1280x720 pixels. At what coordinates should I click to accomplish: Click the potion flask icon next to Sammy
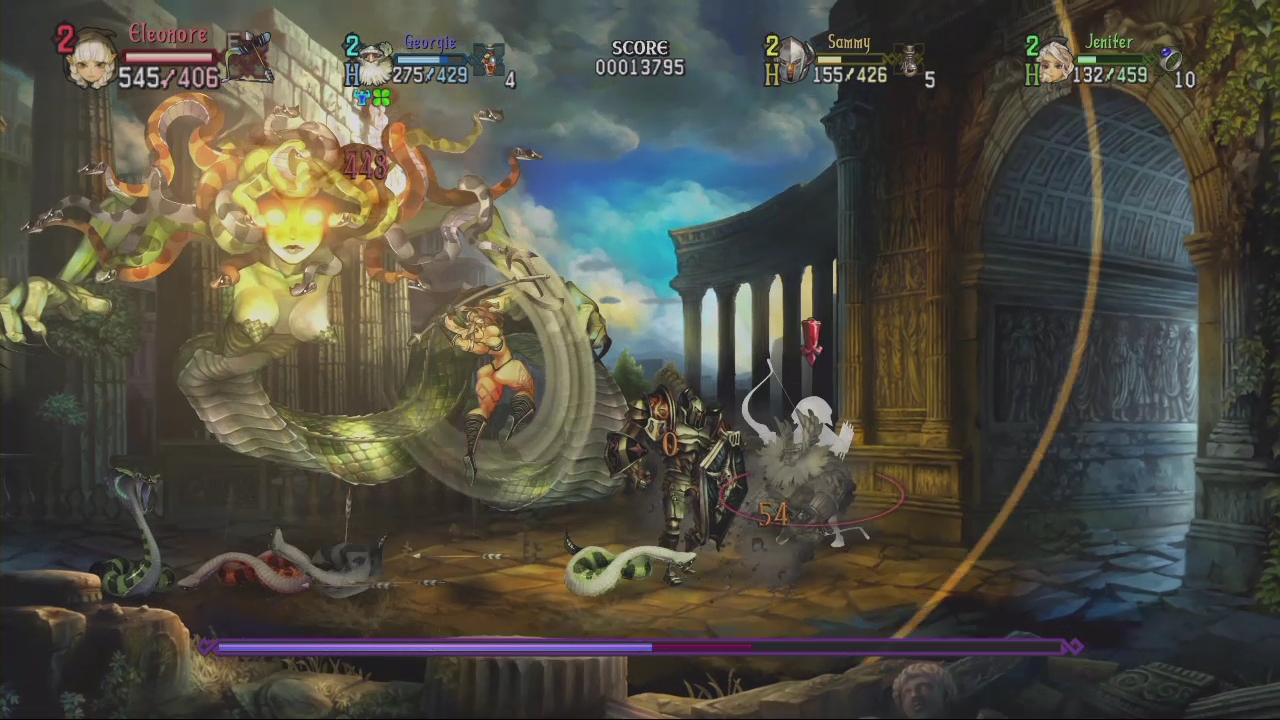[908, 62]
